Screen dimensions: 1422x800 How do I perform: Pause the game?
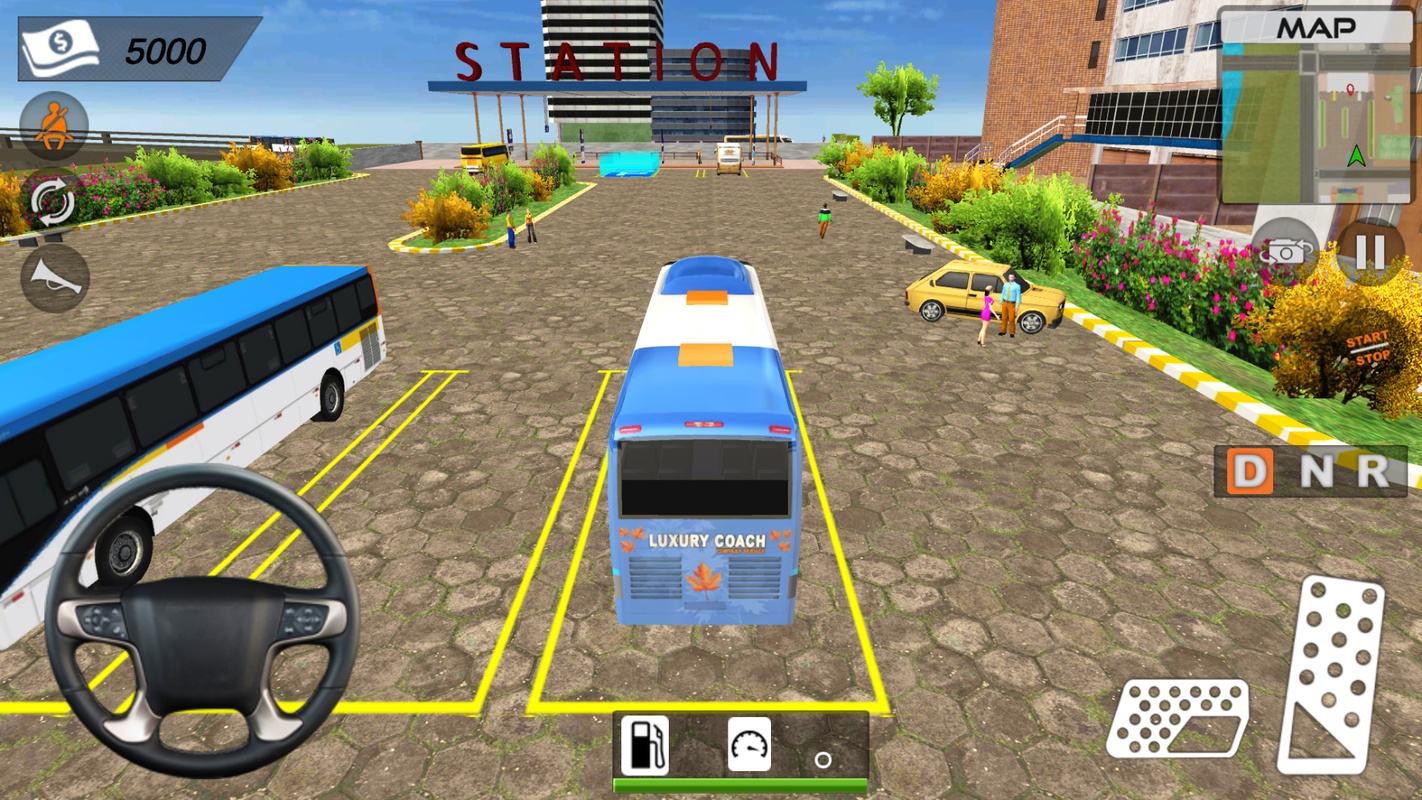click(x=1370, y=252)
